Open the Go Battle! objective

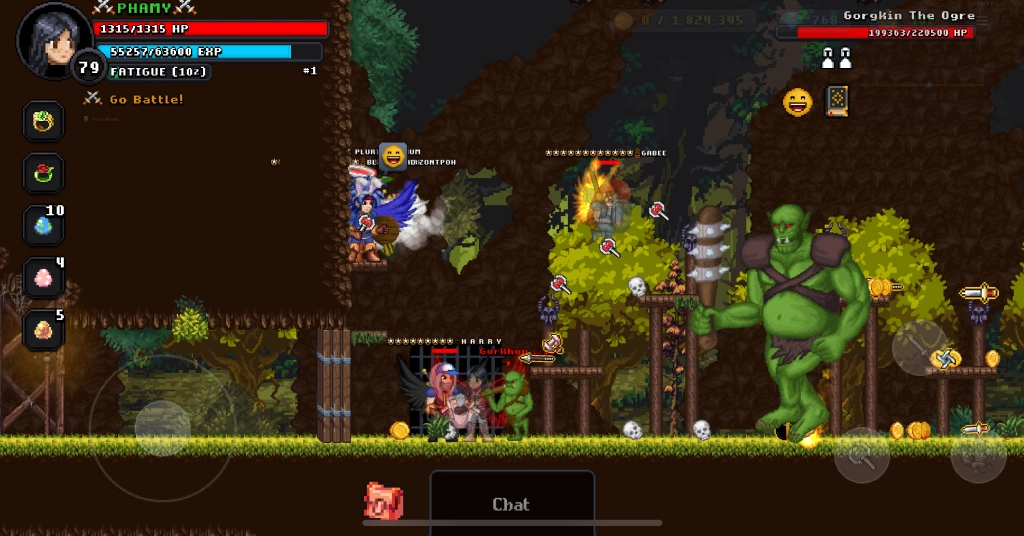point(145,99)
